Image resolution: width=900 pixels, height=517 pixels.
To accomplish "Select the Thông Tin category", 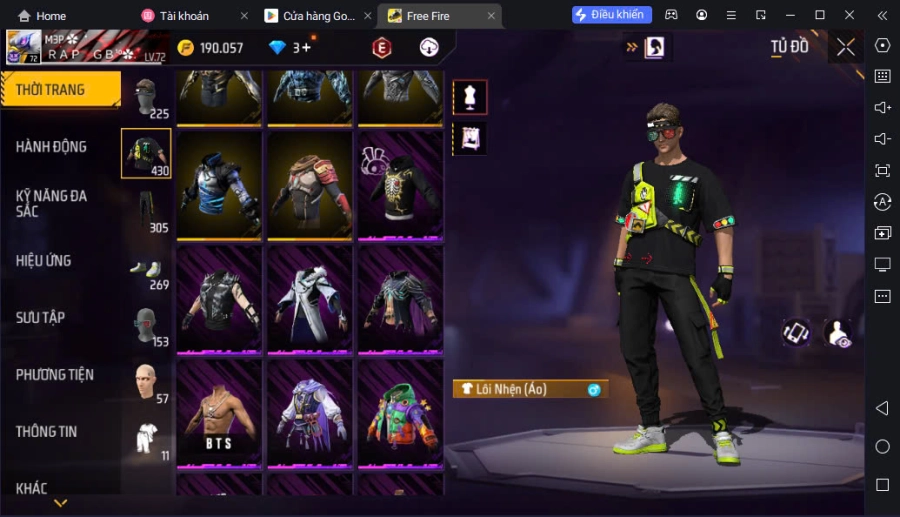I will (47, 432).
